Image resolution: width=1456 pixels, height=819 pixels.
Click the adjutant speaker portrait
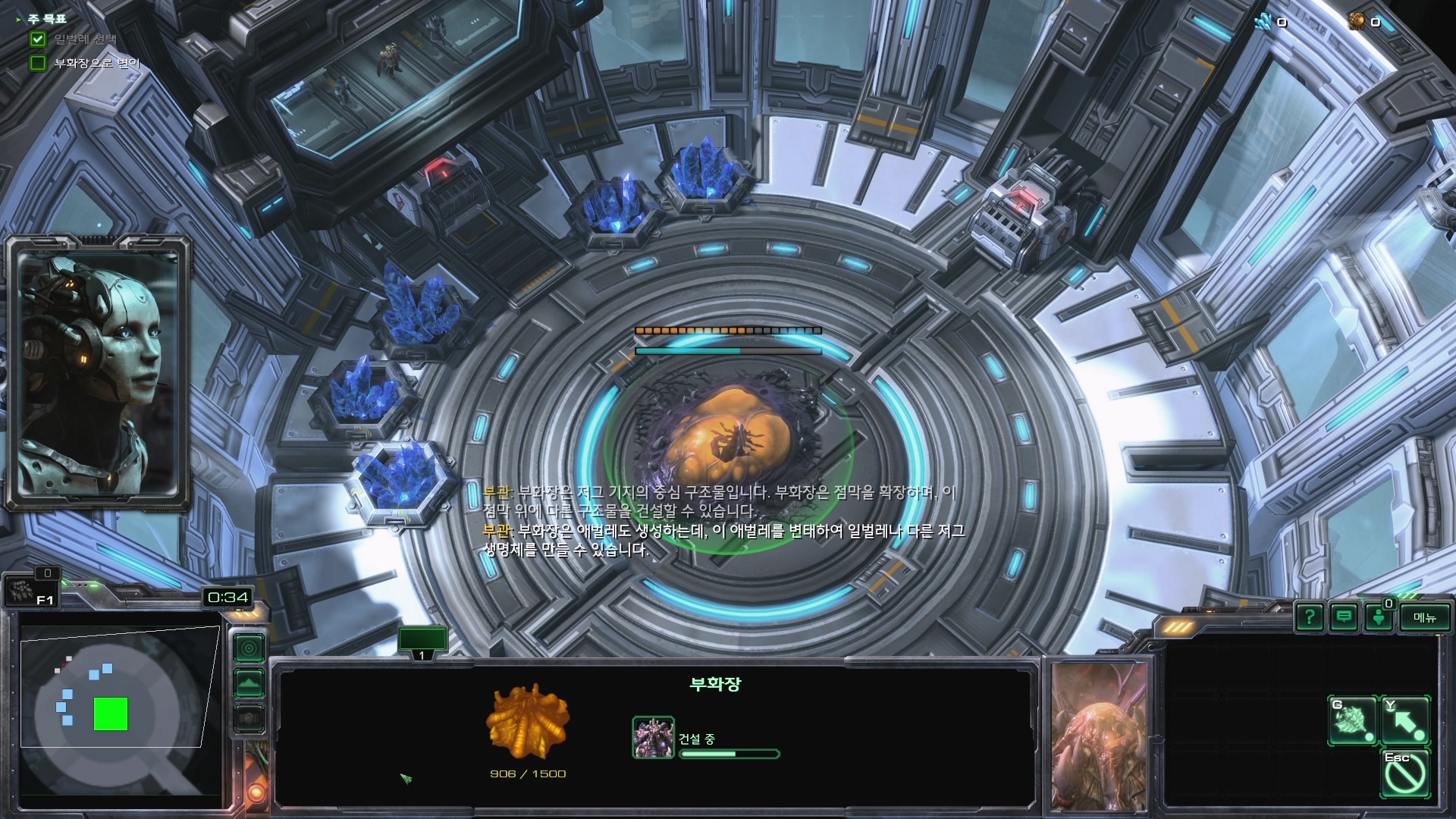coord(97,372)
